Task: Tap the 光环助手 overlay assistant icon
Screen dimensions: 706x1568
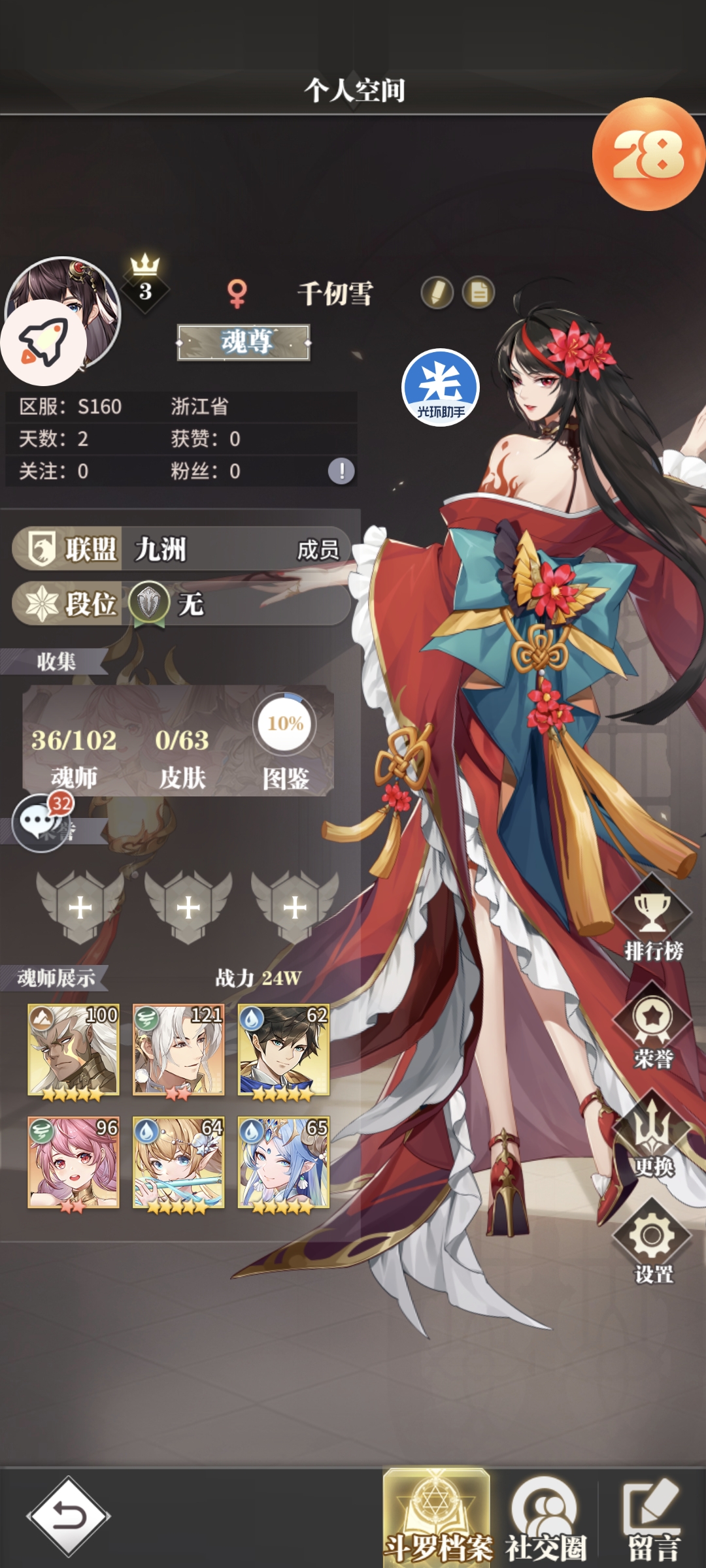Action: [x=441, y=387]
